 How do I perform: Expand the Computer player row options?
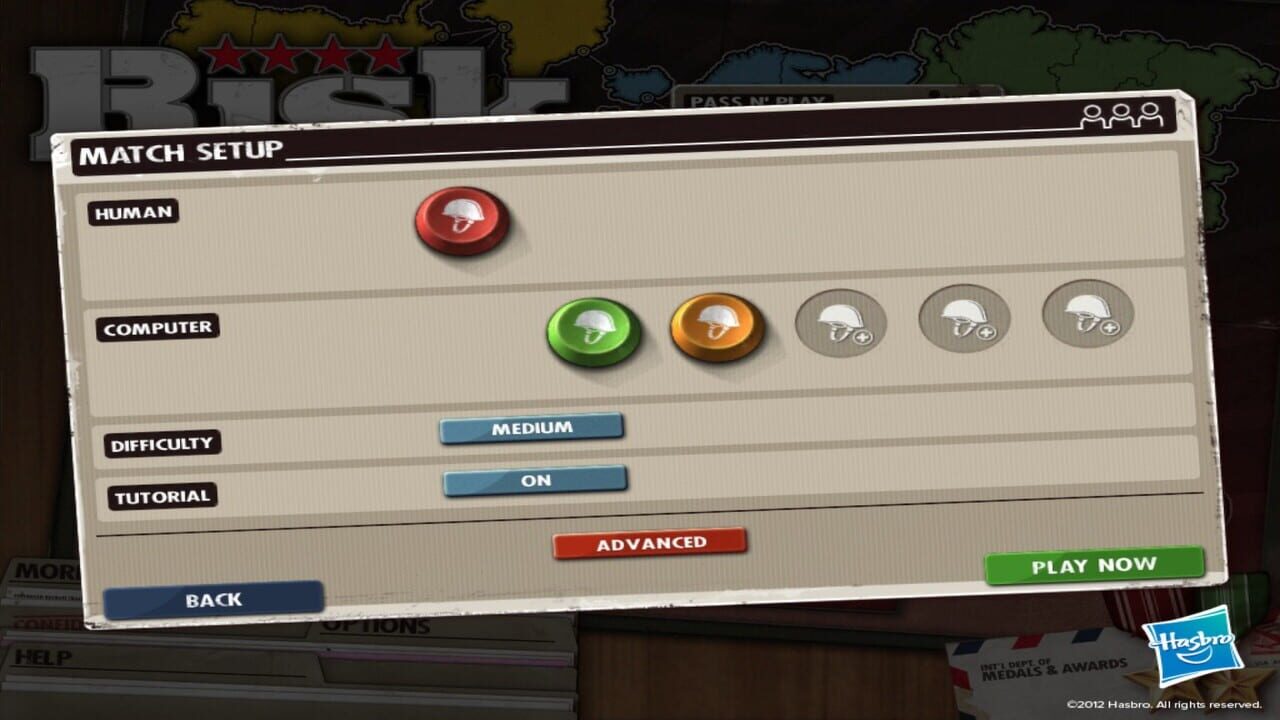coord(159,327)
